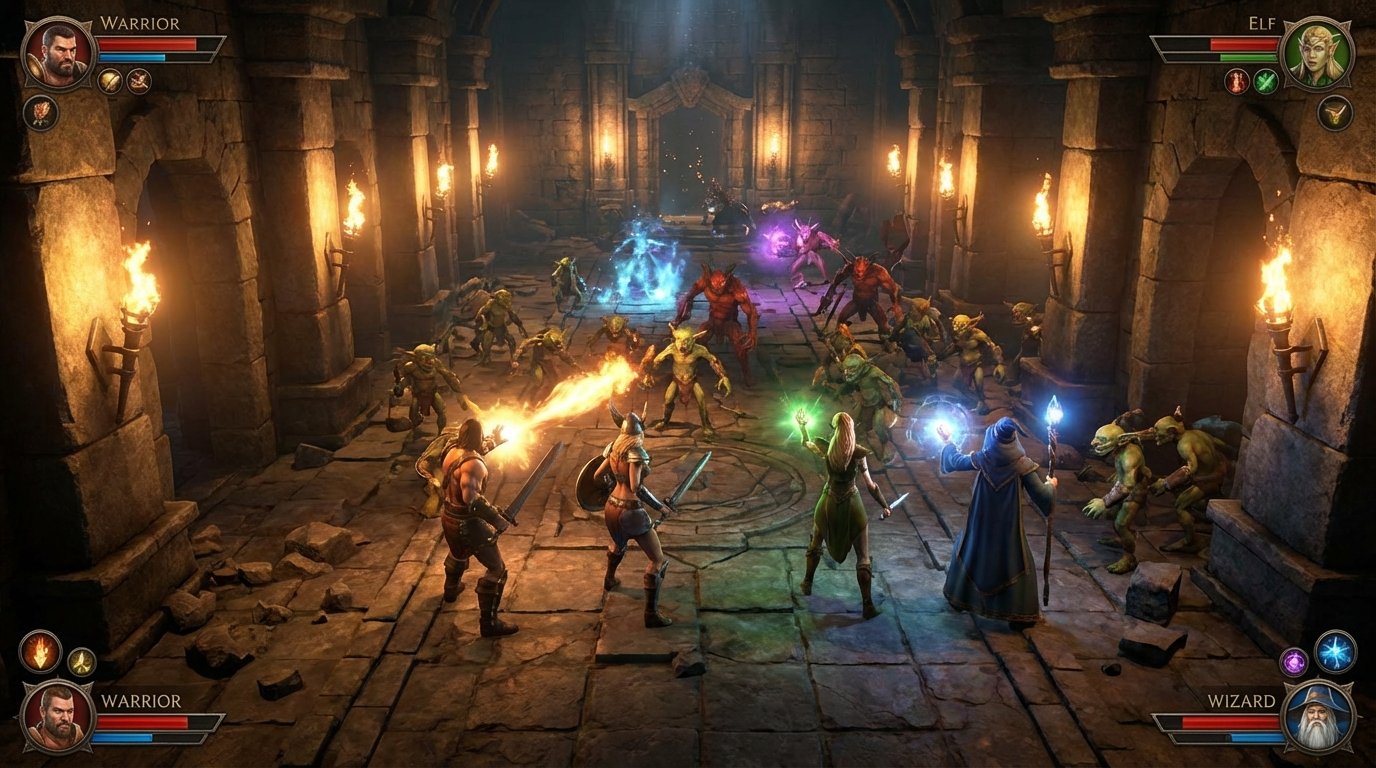Open the golden bird ability below Elf portrait
Viewport: 1376px width, 768px height.
pyautogui.click(x=1335, y=112)
